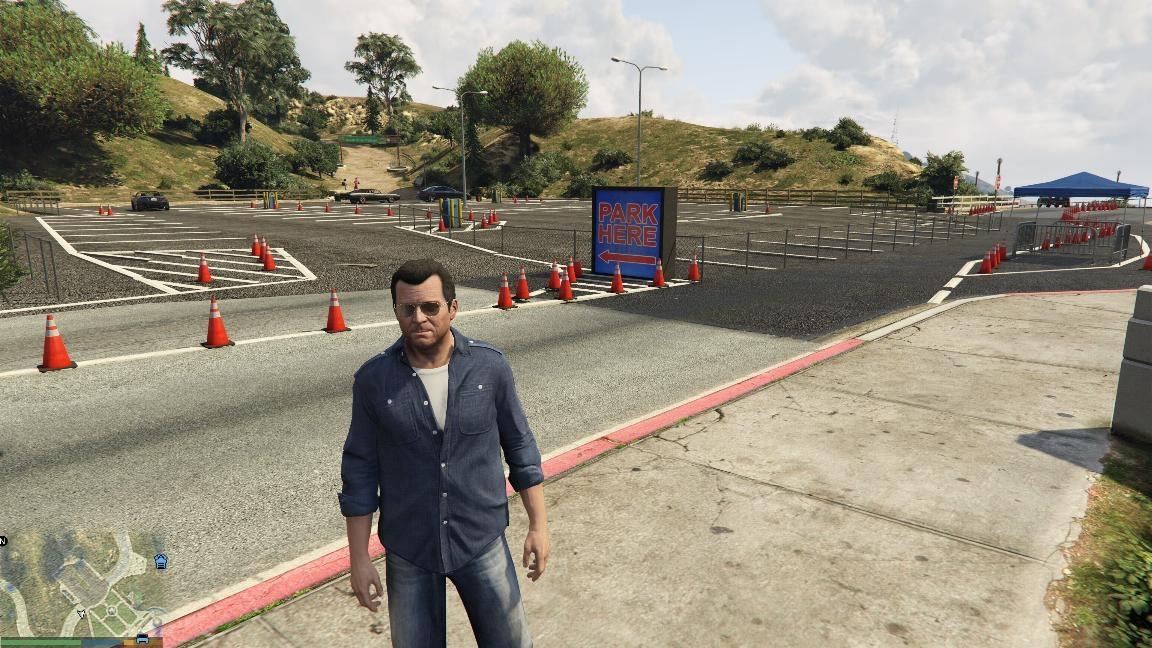Select the white player arrow on minimap
Image resolution: width=1152 pixels, height=648 pixels.
[81, 613]
